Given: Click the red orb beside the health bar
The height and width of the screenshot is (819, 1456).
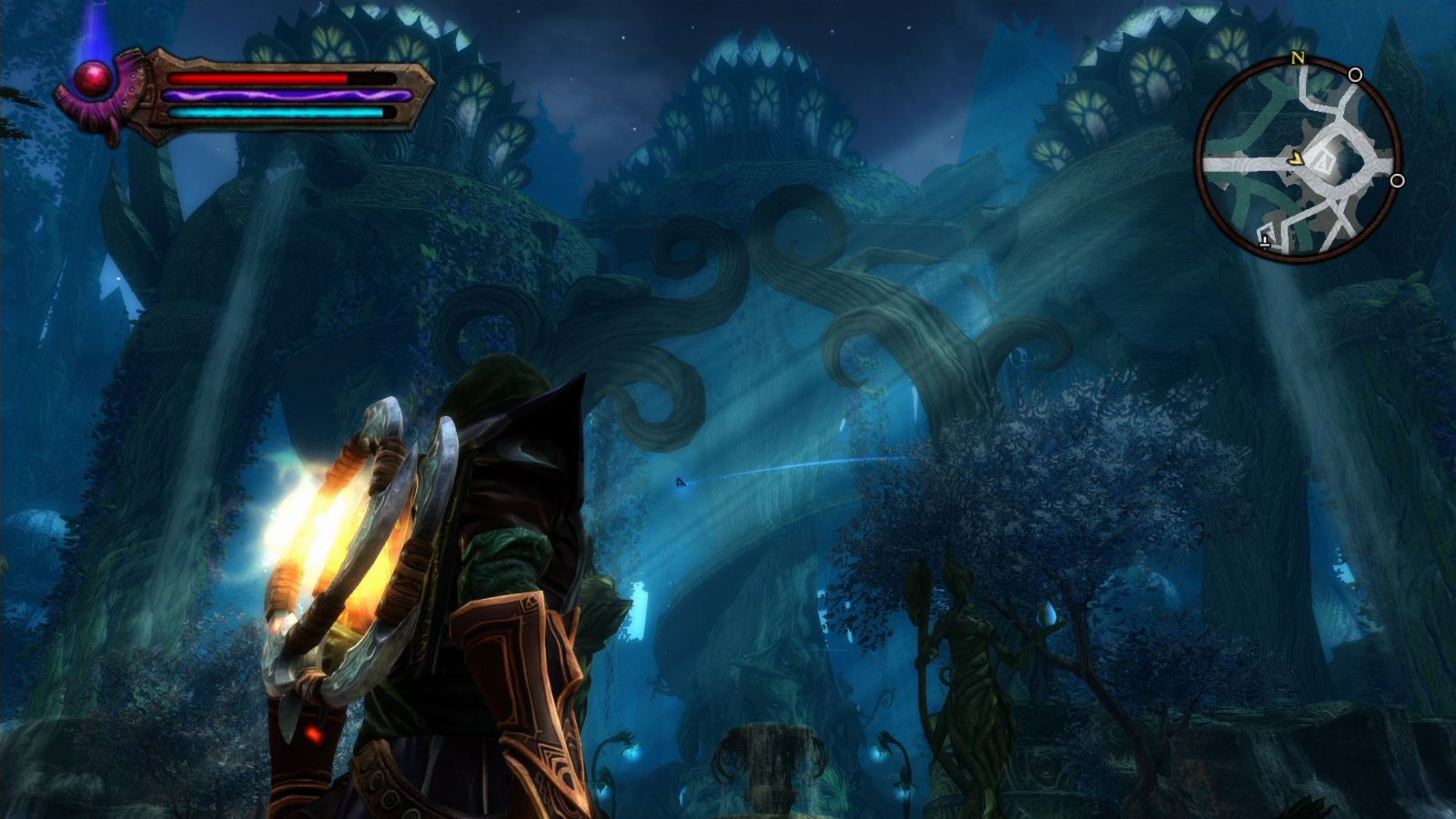Looking at the screenshot, I should [92, 80].
